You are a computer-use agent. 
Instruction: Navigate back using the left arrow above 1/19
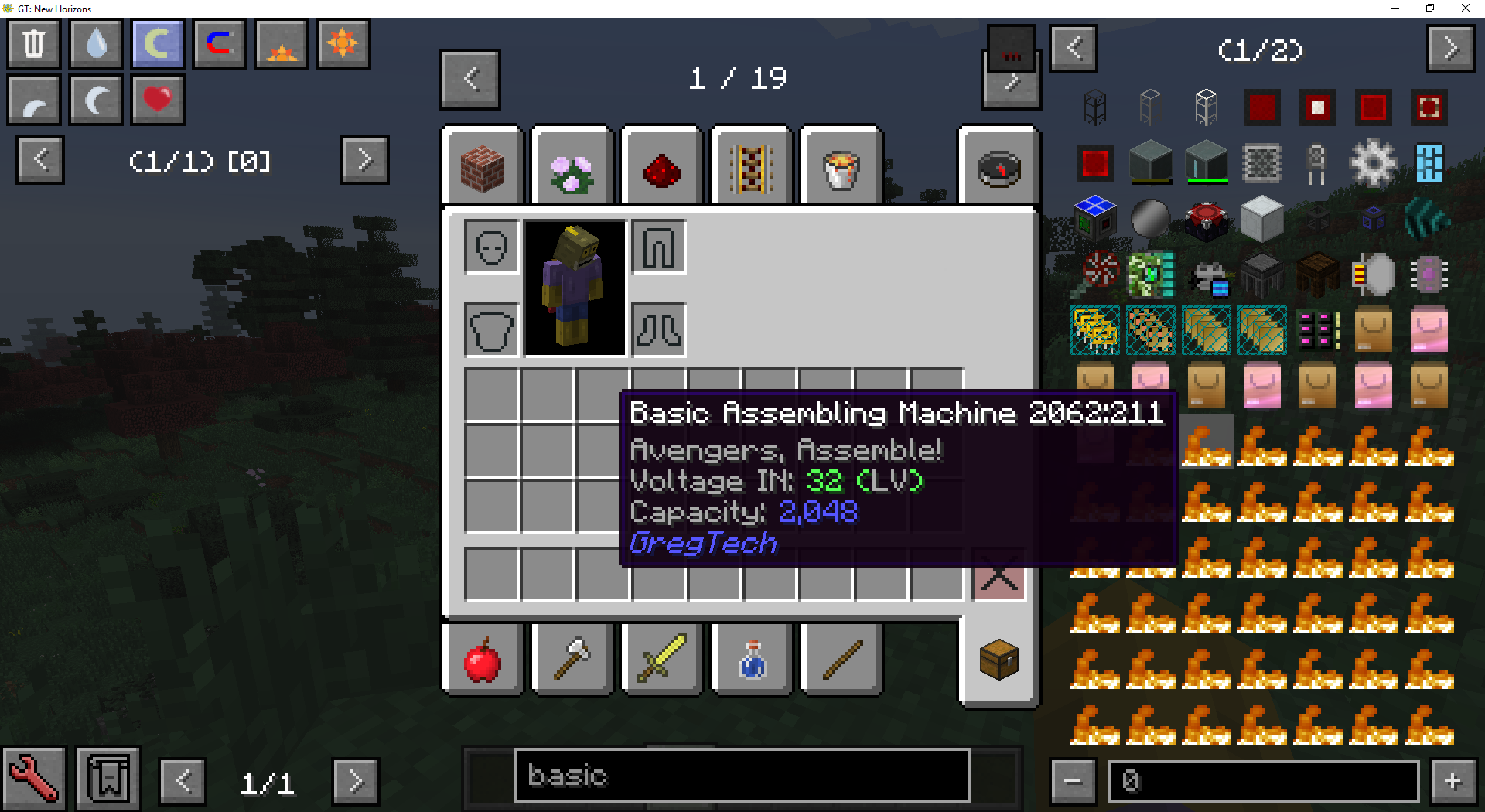469,78
